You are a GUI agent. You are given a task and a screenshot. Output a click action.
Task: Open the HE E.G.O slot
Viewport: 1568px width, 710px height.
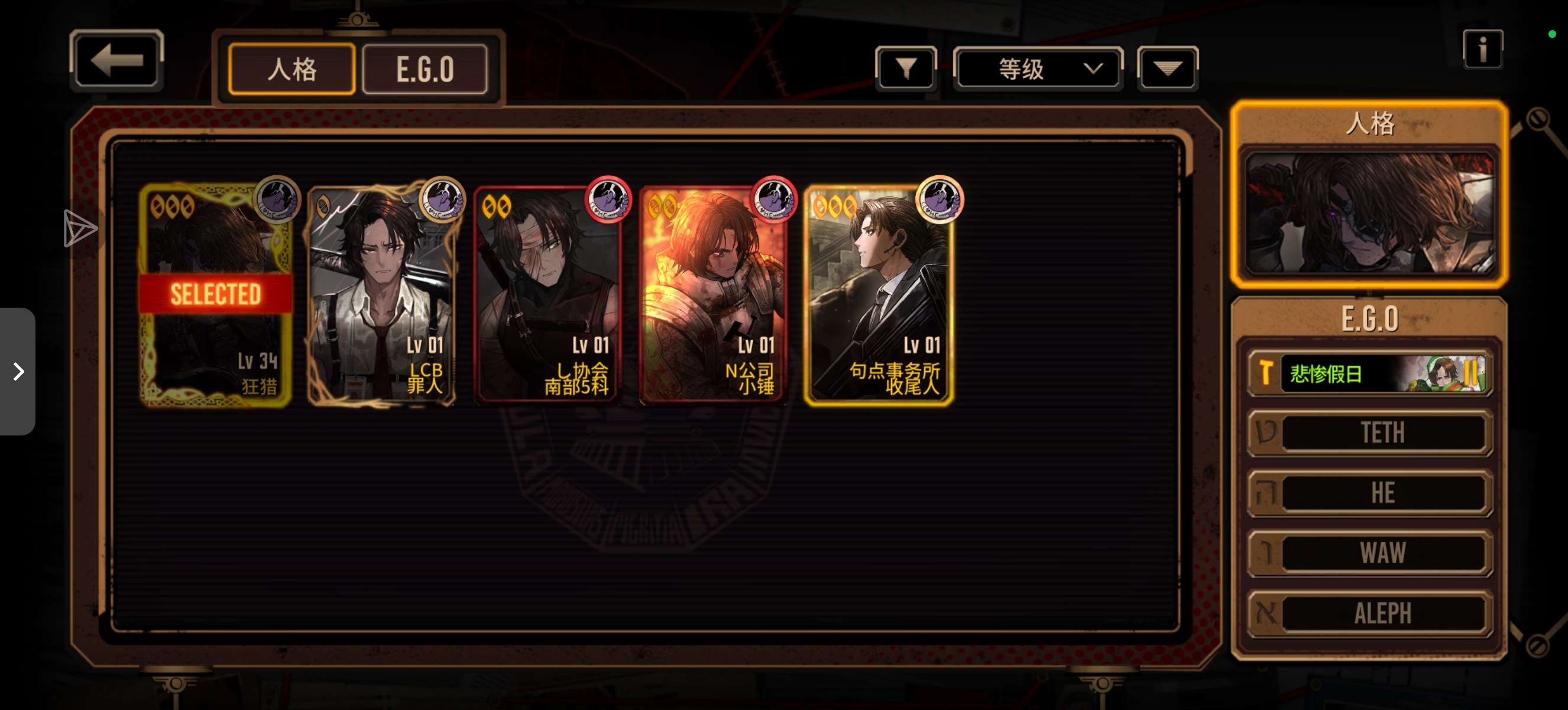[1369, 493]
